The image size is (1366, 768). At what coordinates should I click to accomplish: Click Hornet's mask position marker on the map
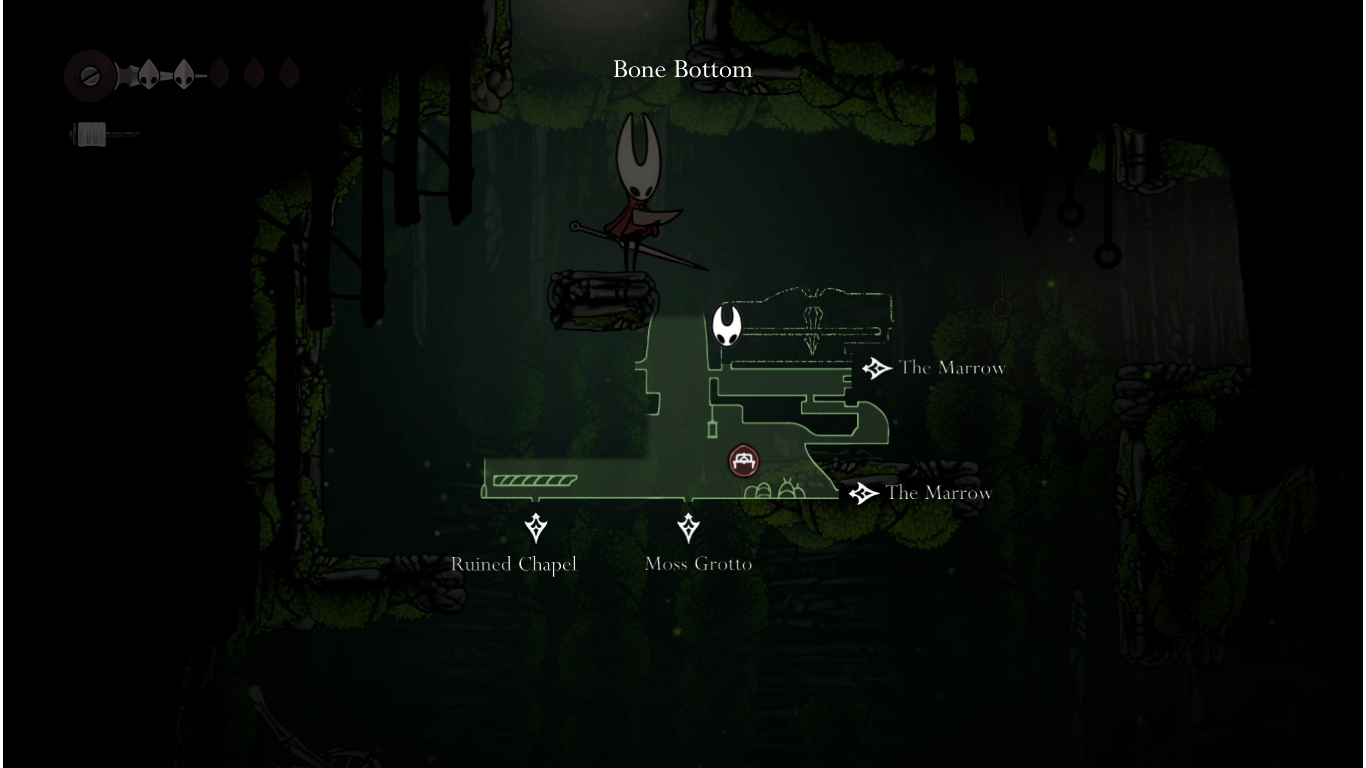tap(727, 326)
